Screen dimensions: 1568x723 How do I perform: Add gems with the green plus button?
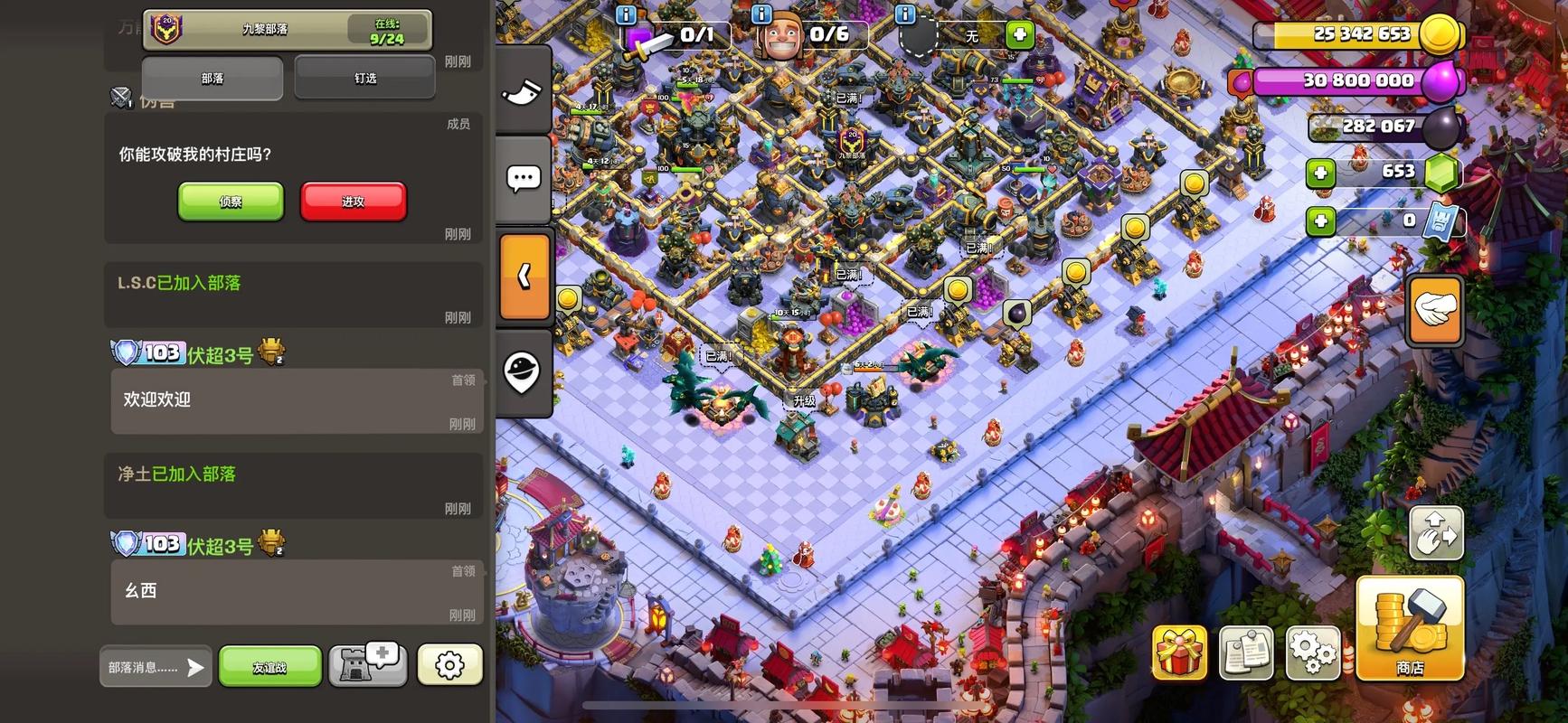[1321, 172]
